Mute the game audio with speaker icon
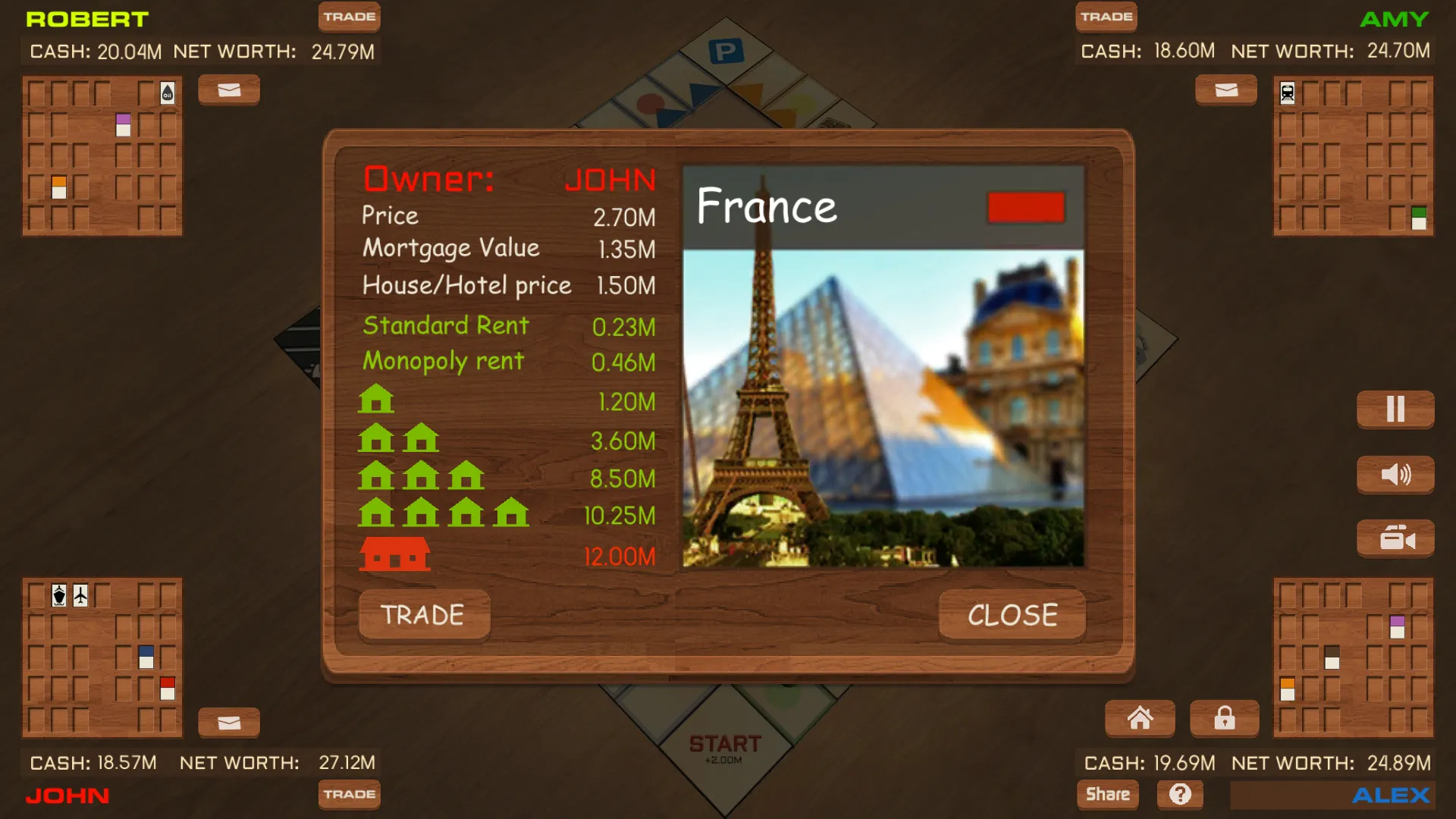 1395,474
